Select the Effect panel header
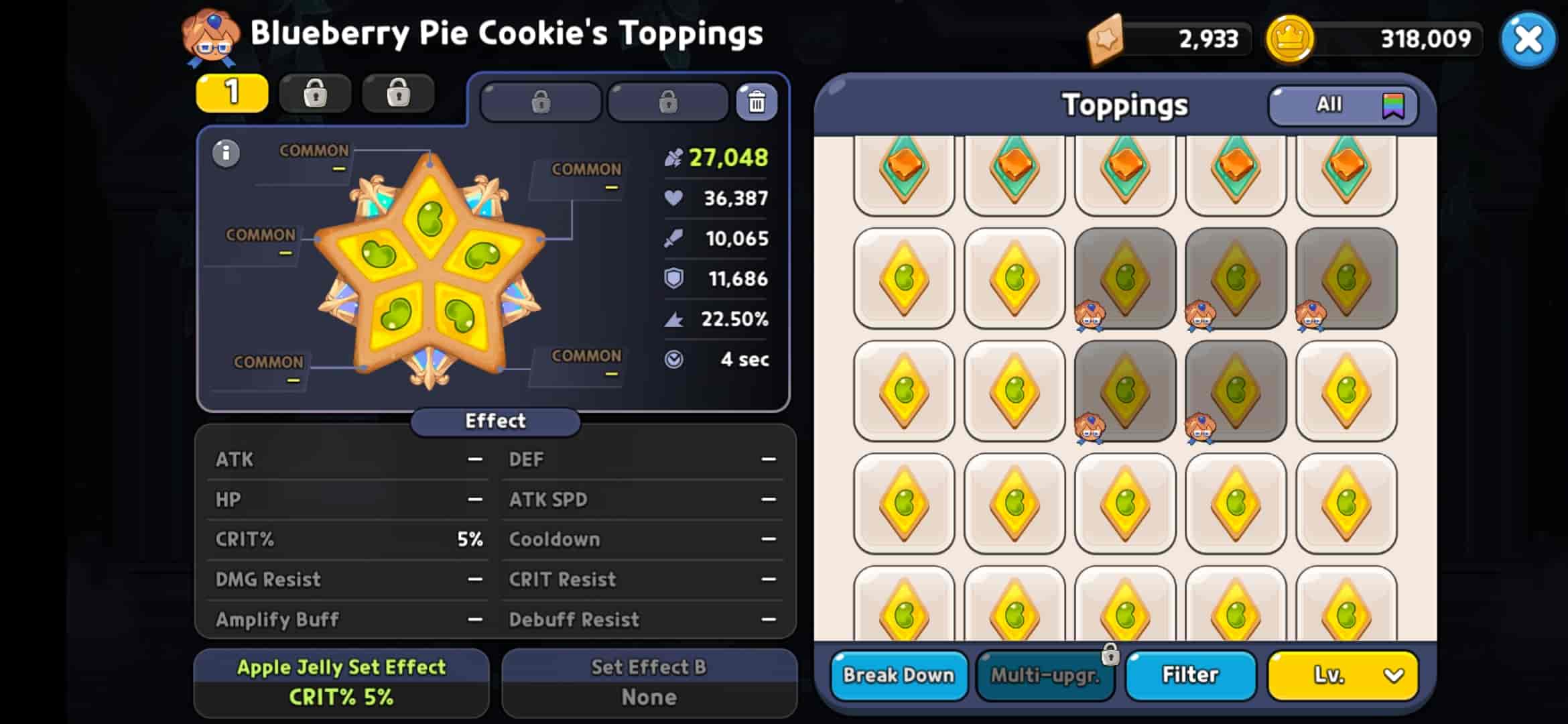The height and width of the screenshot is (724, 1568). (495, 420)
